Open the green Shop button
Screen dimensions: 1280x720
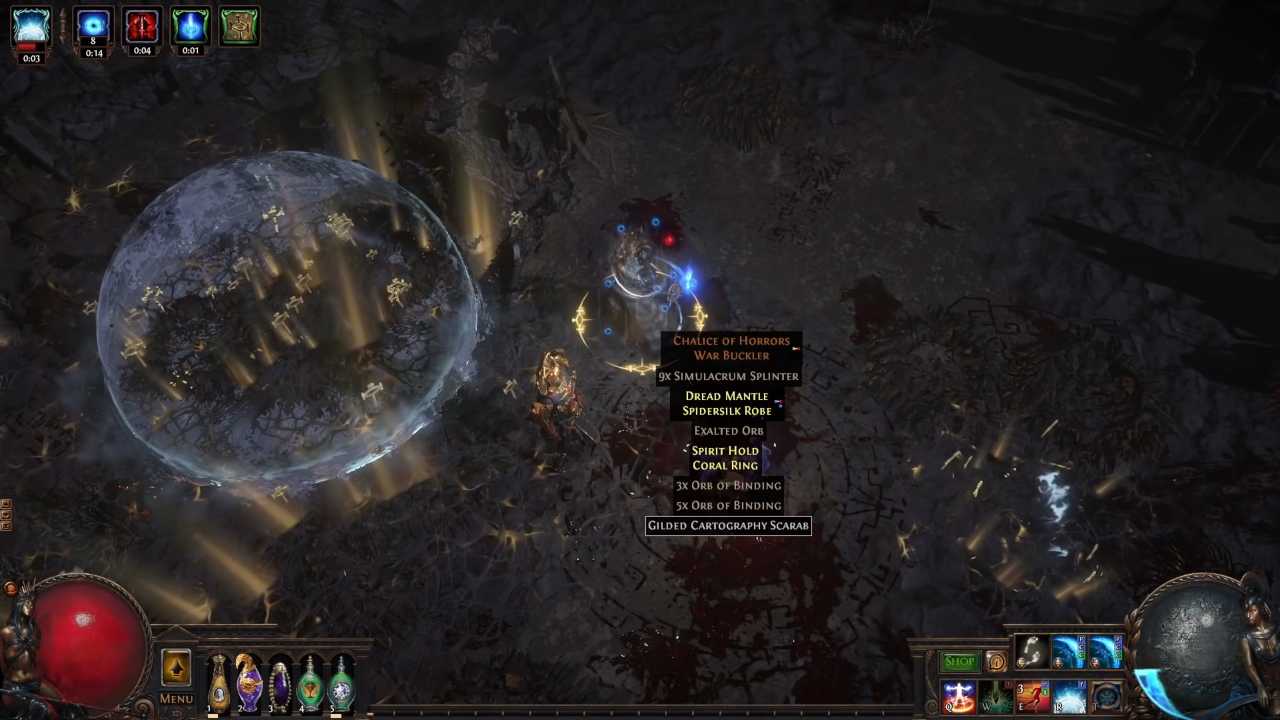[959, 662]
